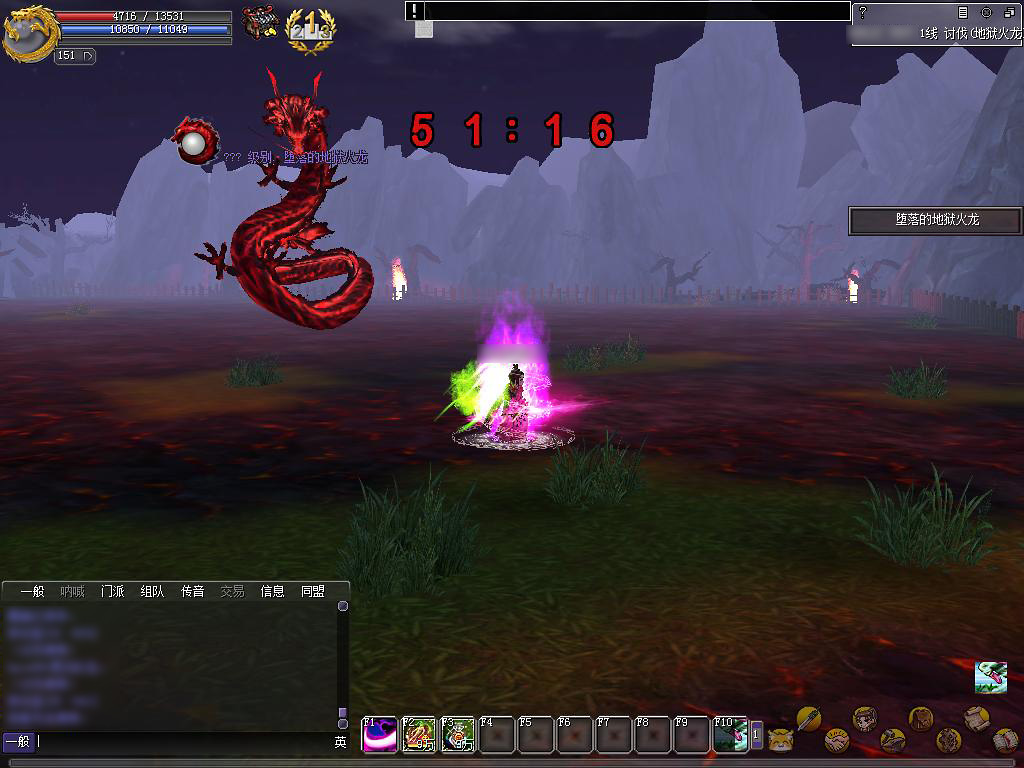The width and height of the screenshot is (1024, 768).
Task: Use the F2 hotbar item
Action: tap(419, 735)
